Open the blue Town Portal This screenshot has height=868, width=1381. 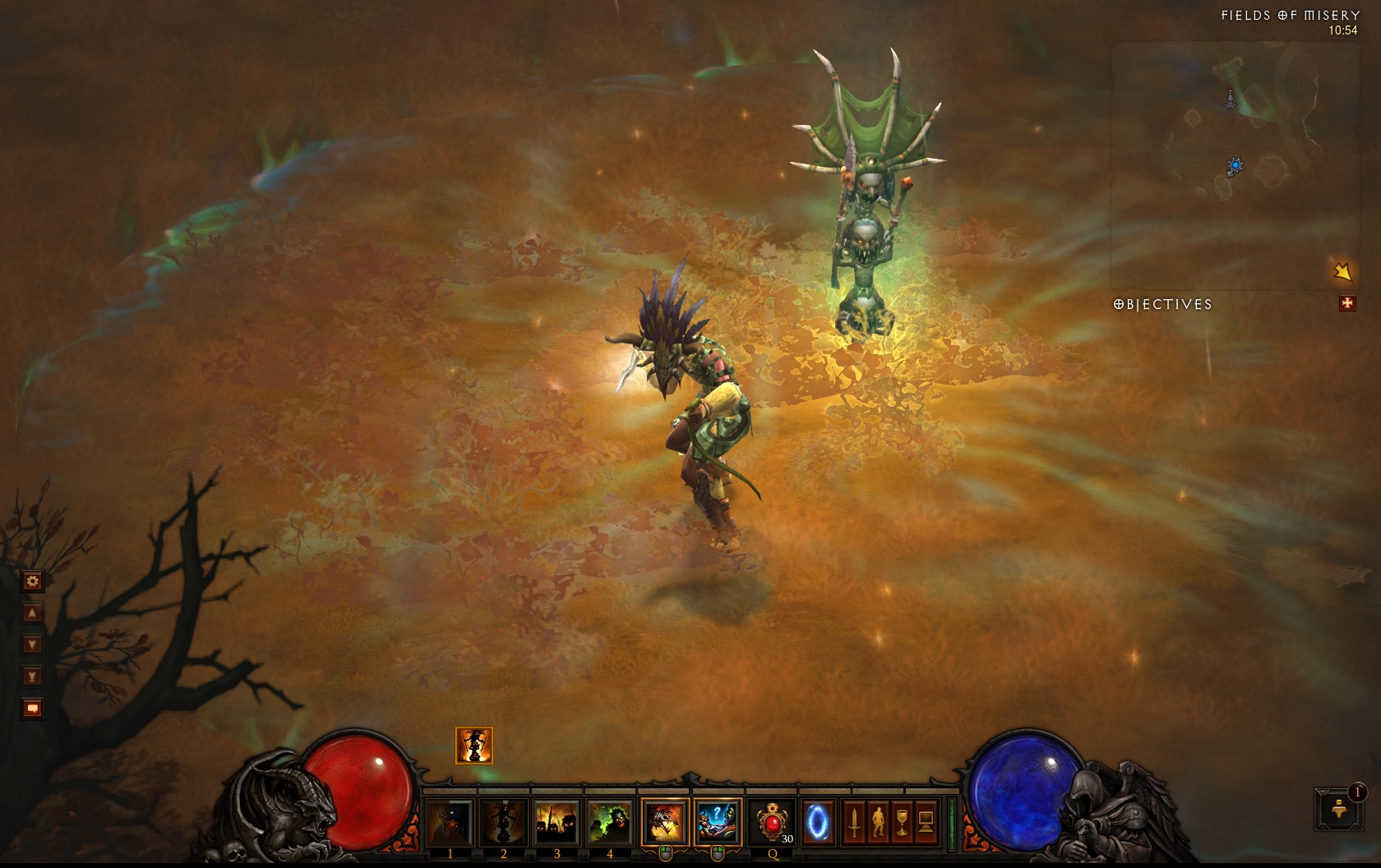click(818, 822)
